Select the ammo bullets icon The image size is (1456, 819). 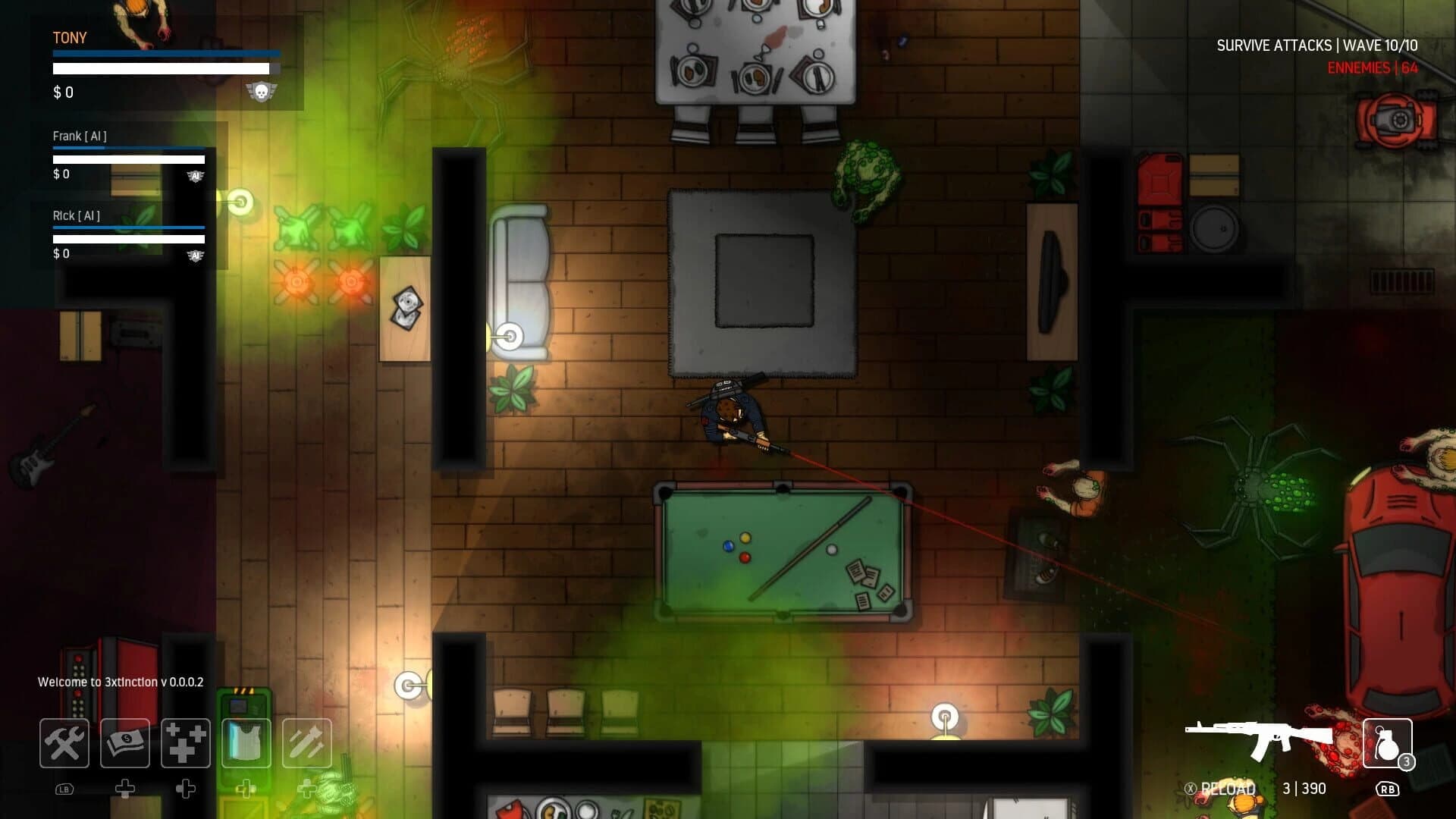[x=304, y=743]
